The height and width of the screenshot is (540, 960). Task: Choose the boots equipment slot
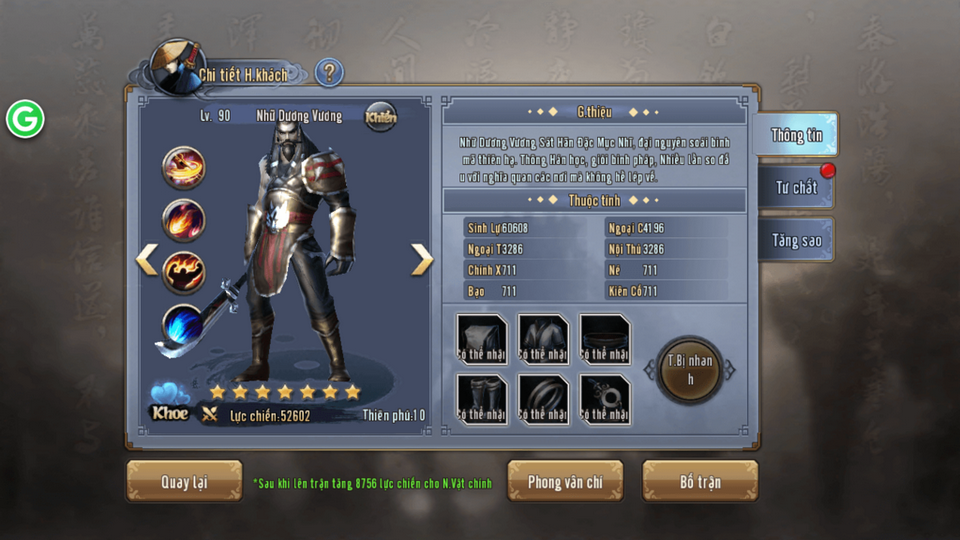tap(482, 399)
